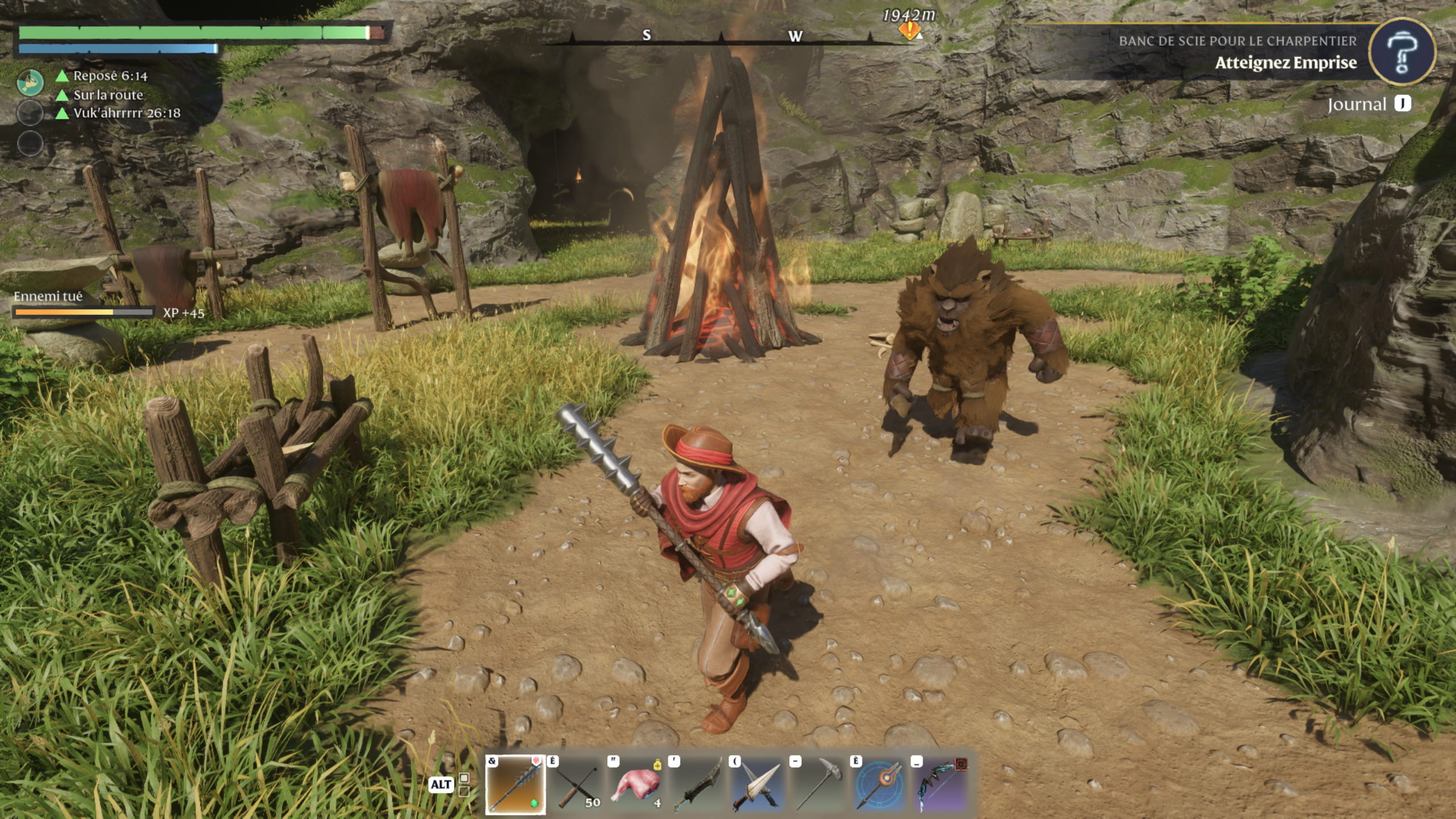Image resolution: width=1456 pixels, height=819 pixels.
Task: Equip the dark curved blade slot
Action: click(x=697, y=785)
